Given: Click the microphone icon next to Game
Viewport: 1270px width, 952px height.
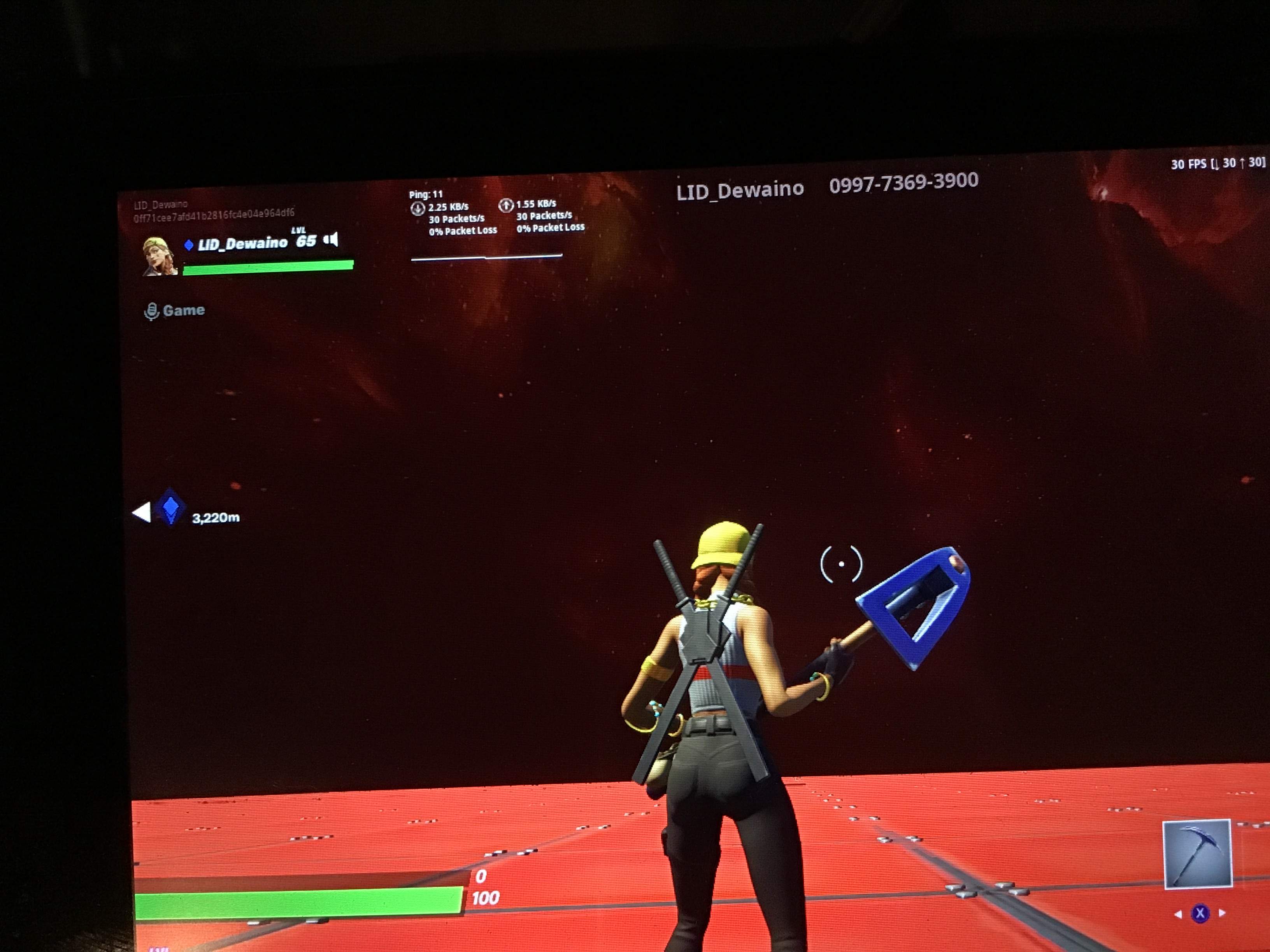Looking at the screenshot, I should pos(152,310).
